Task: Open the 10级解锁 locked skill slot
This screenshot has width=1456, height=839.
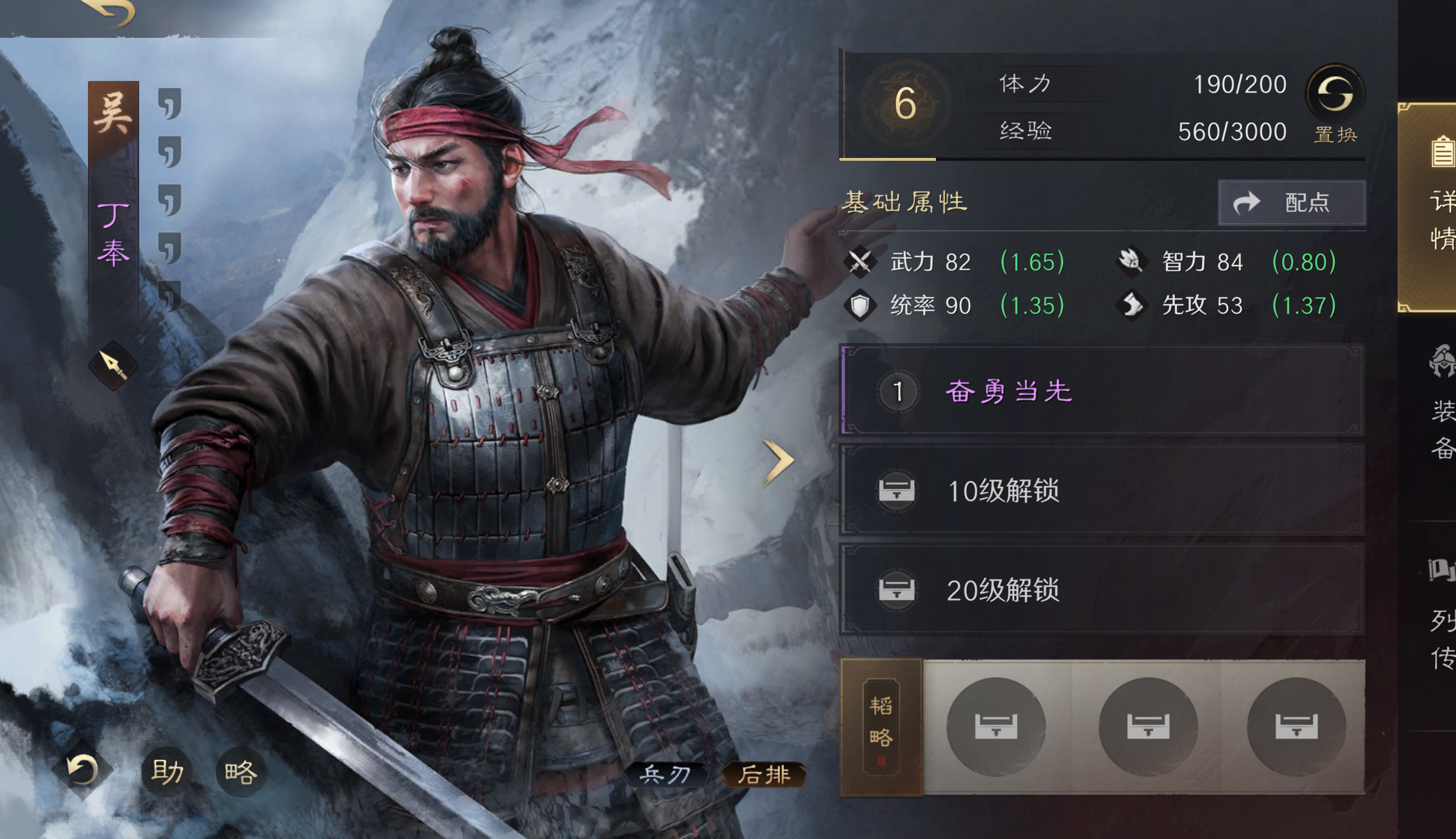Action: (1105, 491)
